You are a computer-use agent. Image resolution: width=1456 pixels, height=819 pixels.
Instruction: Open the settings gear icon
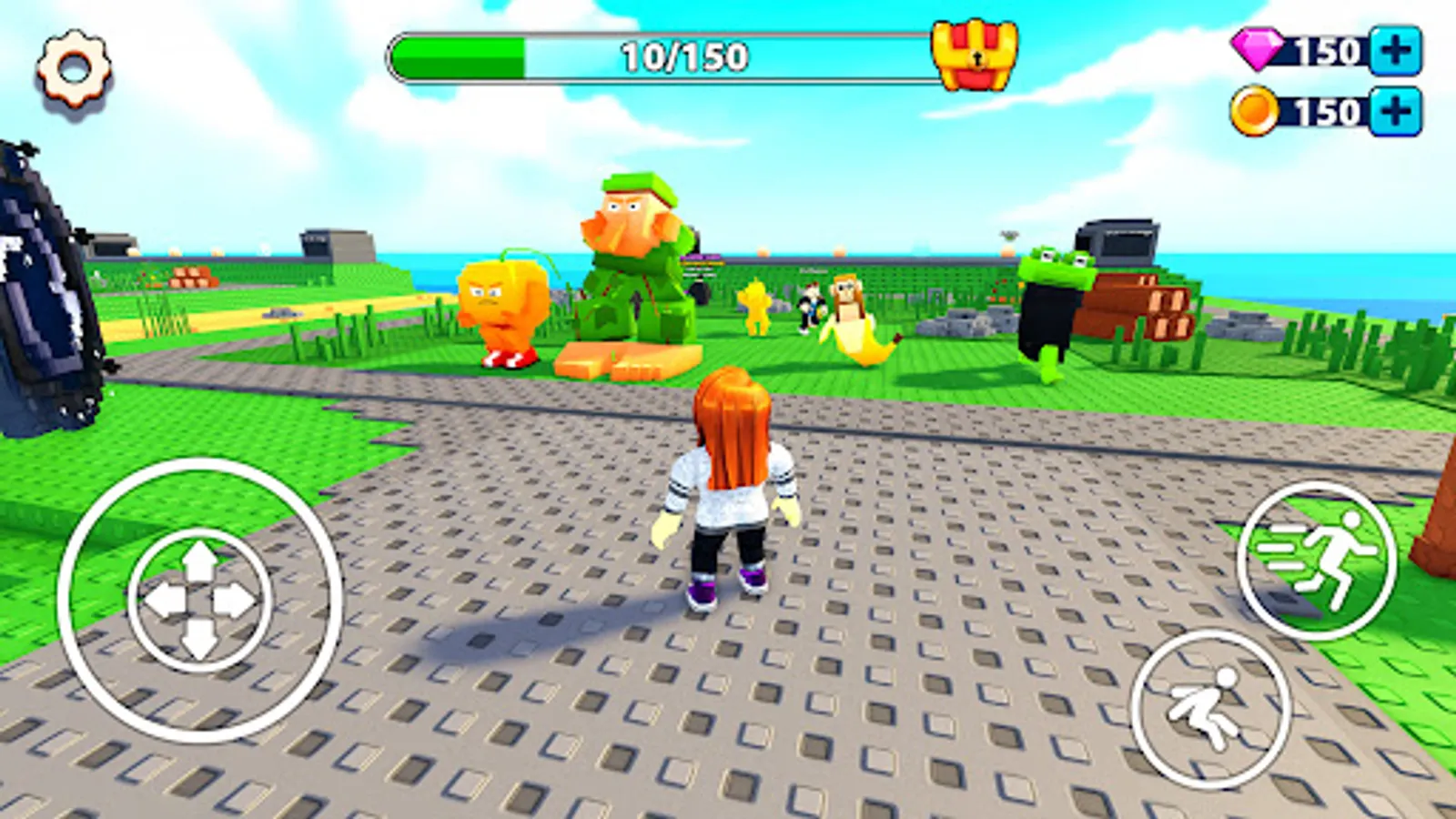tap(71, 66)
